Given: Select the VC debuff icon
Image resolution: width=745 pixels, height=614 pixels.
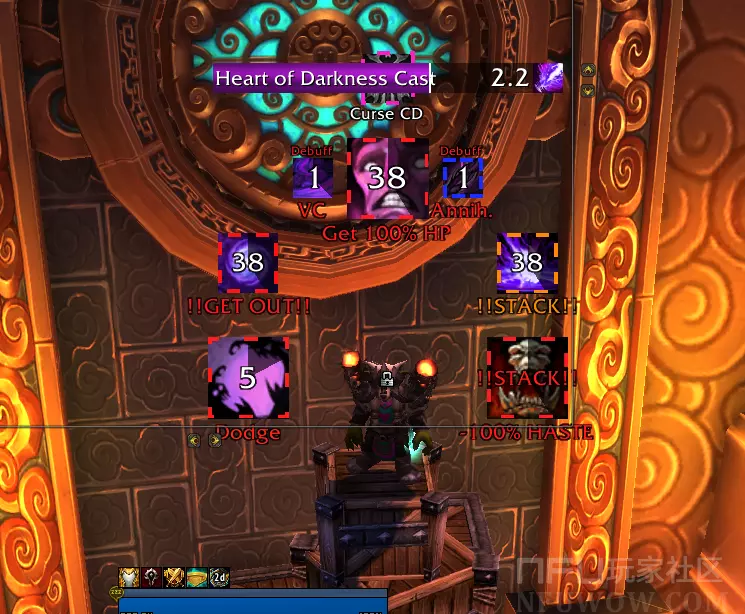Looking at the screenshot, I should click(x=313, y=178).
